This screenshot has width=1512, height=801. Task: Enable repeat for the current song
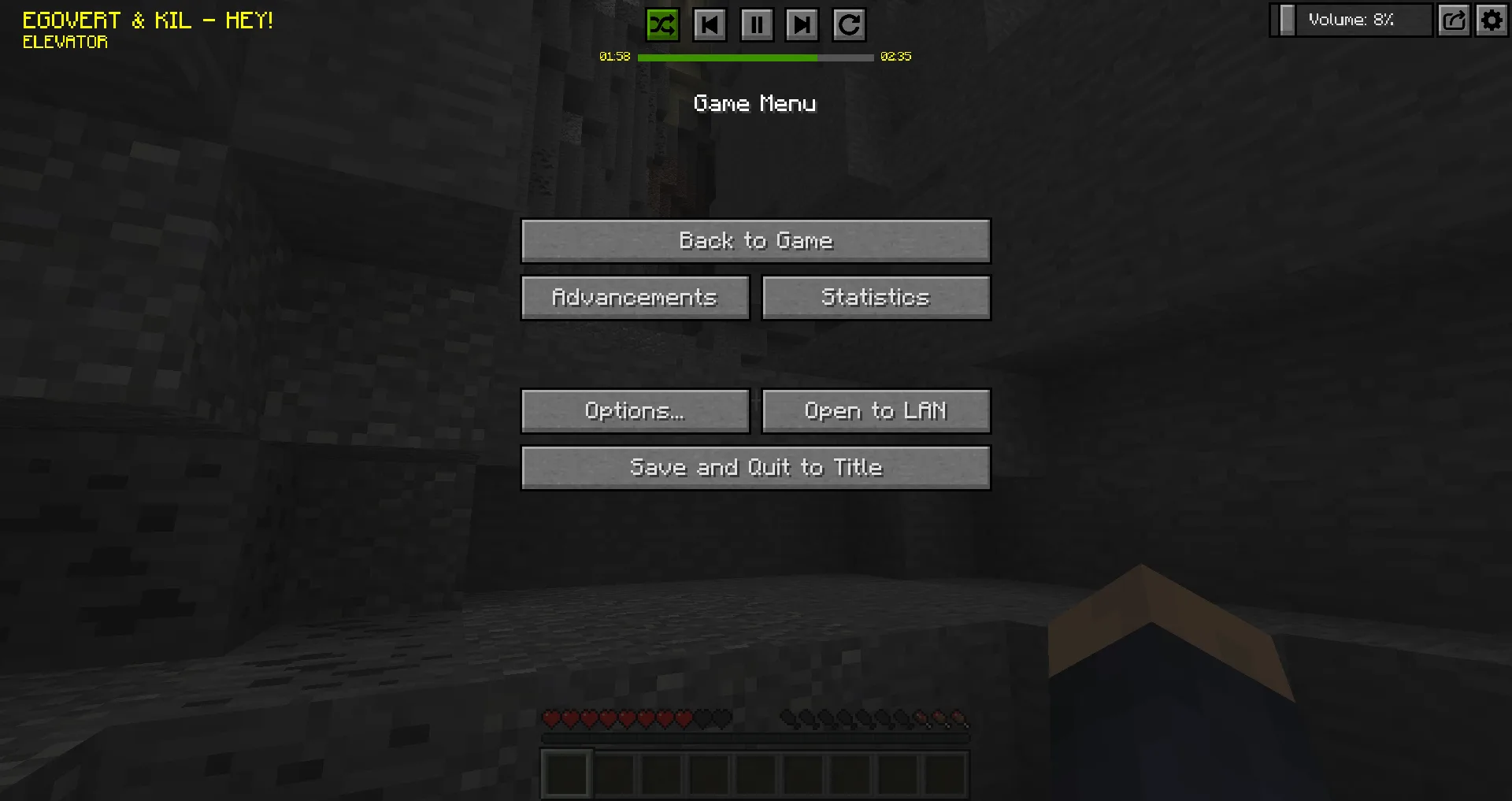pos(850,24)
